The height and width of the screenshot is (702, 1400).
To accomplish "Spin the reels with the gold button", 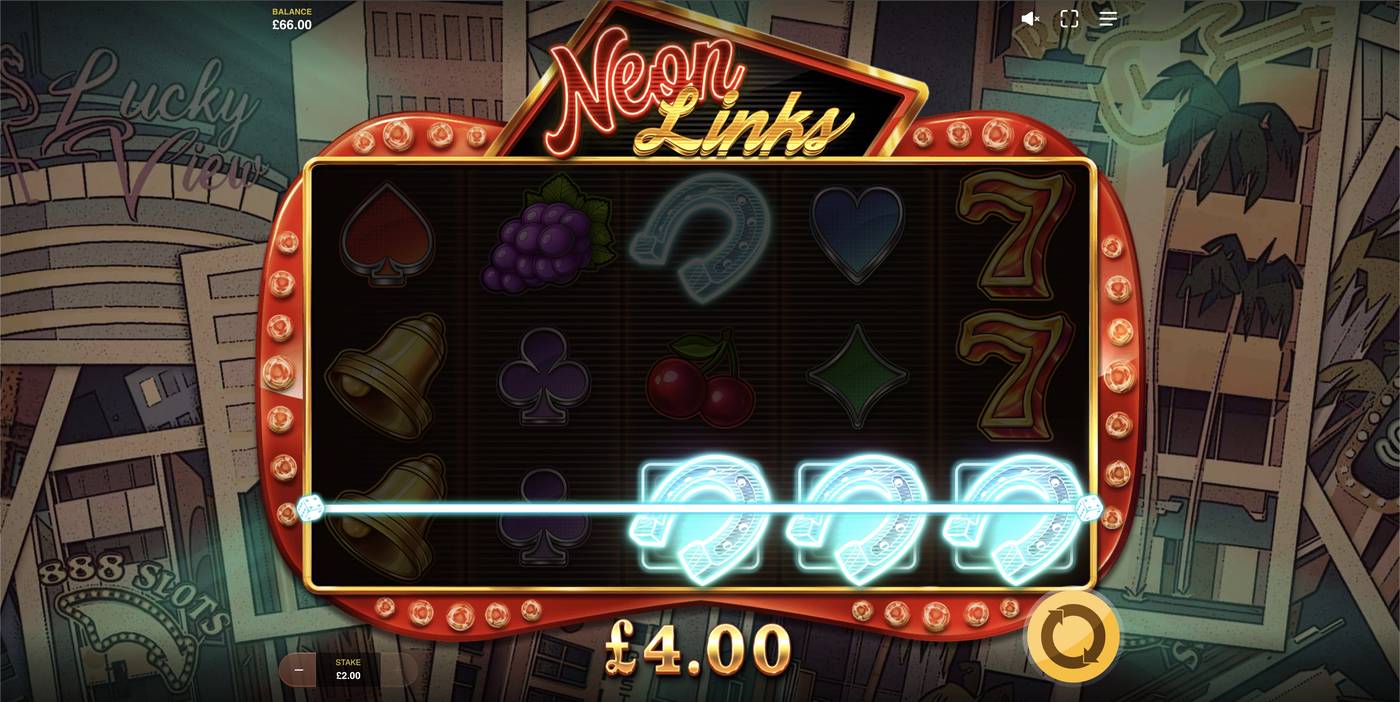I will point(1072,636).
